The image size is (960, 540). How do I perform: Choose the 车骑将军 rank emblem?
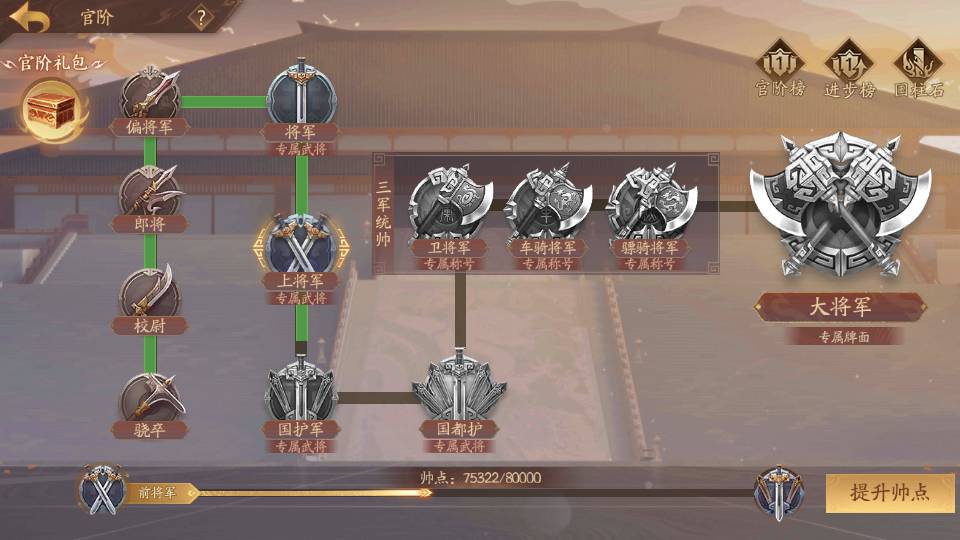(547, 204)
